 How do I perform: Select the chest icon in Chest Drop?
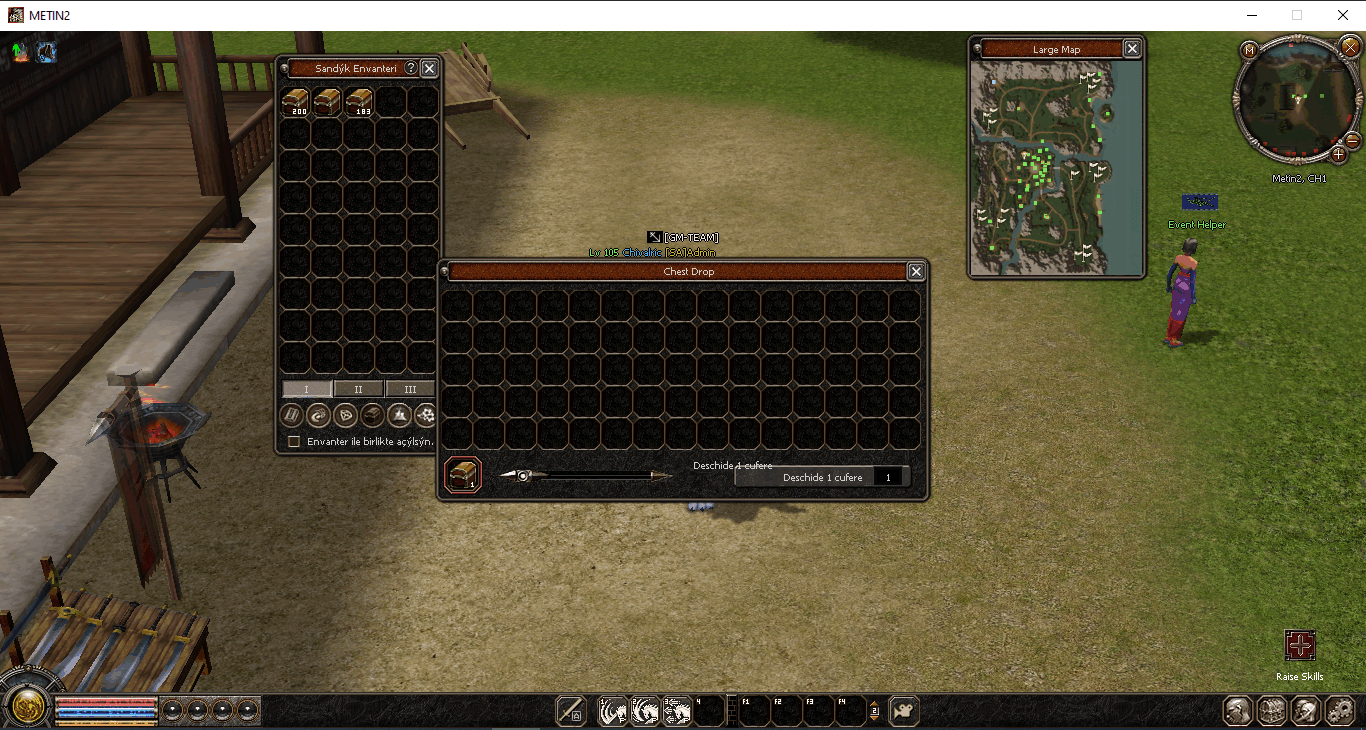pos(463,474)
